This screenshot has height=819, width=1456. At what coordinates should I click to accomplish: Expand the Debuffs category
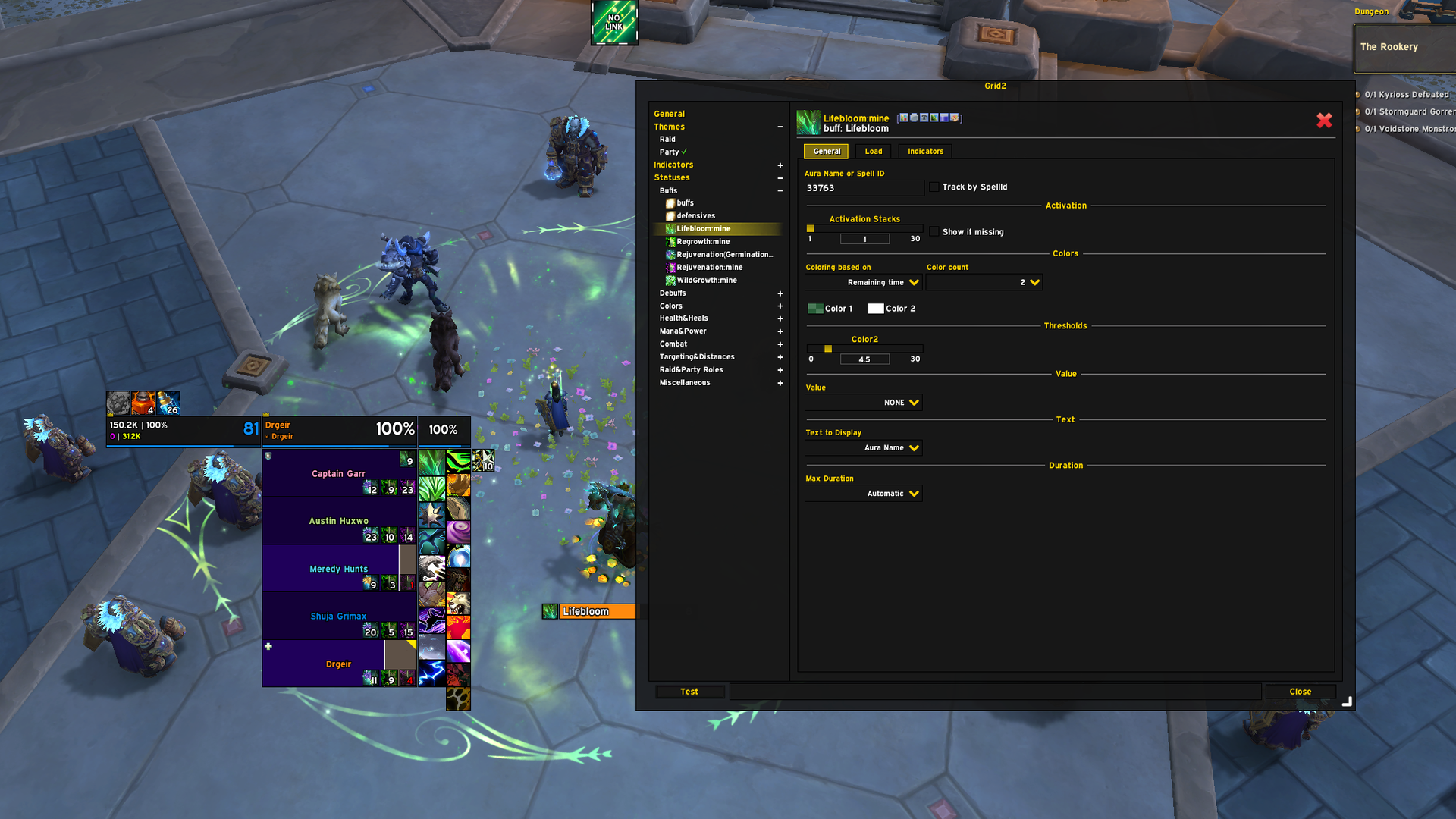point(780,293)
